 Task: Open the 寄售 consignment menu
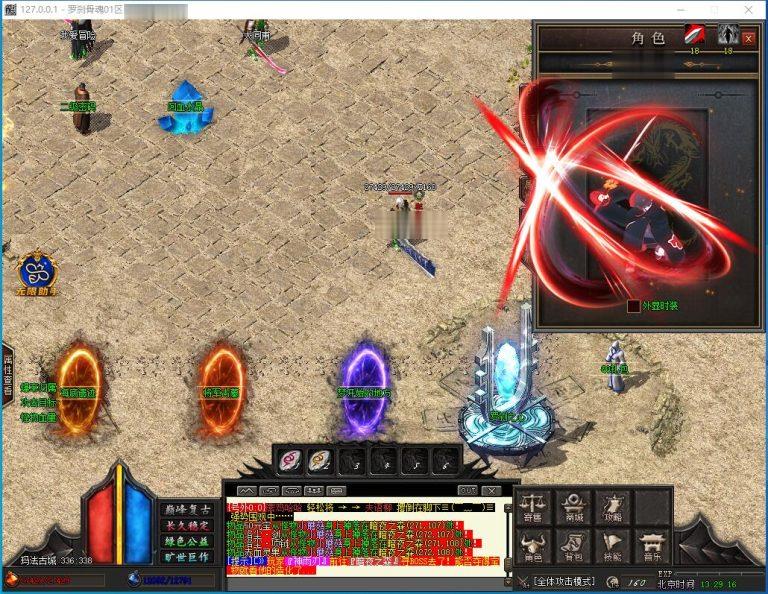coord(536,507)
